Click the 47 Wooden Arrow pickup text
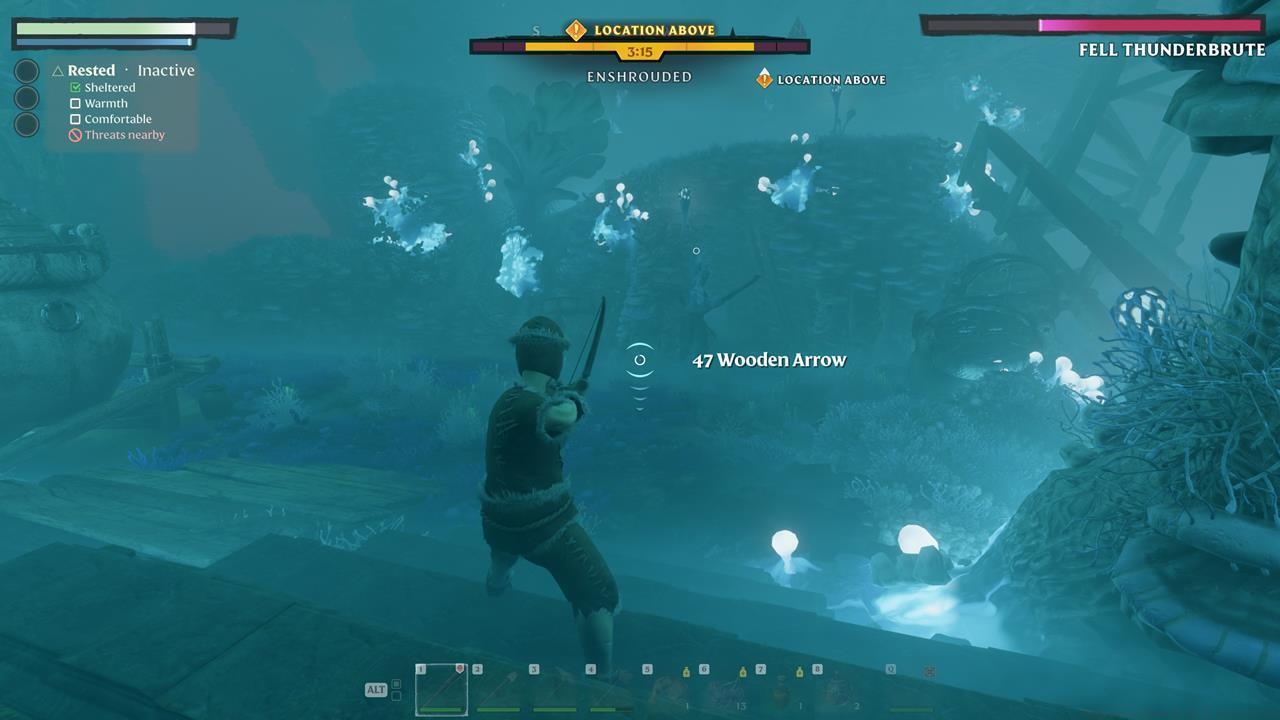The width and height of the screenshot is (1280, 720). pyautogui.click(x=770, y=360)
